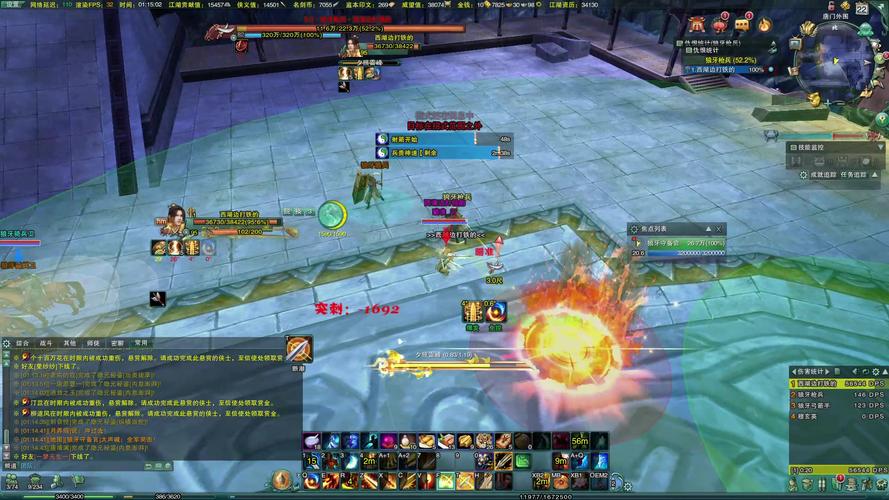Select the 其他 chat tab
Viewport: 889px width, 500px height.
[x=69, y=342]
